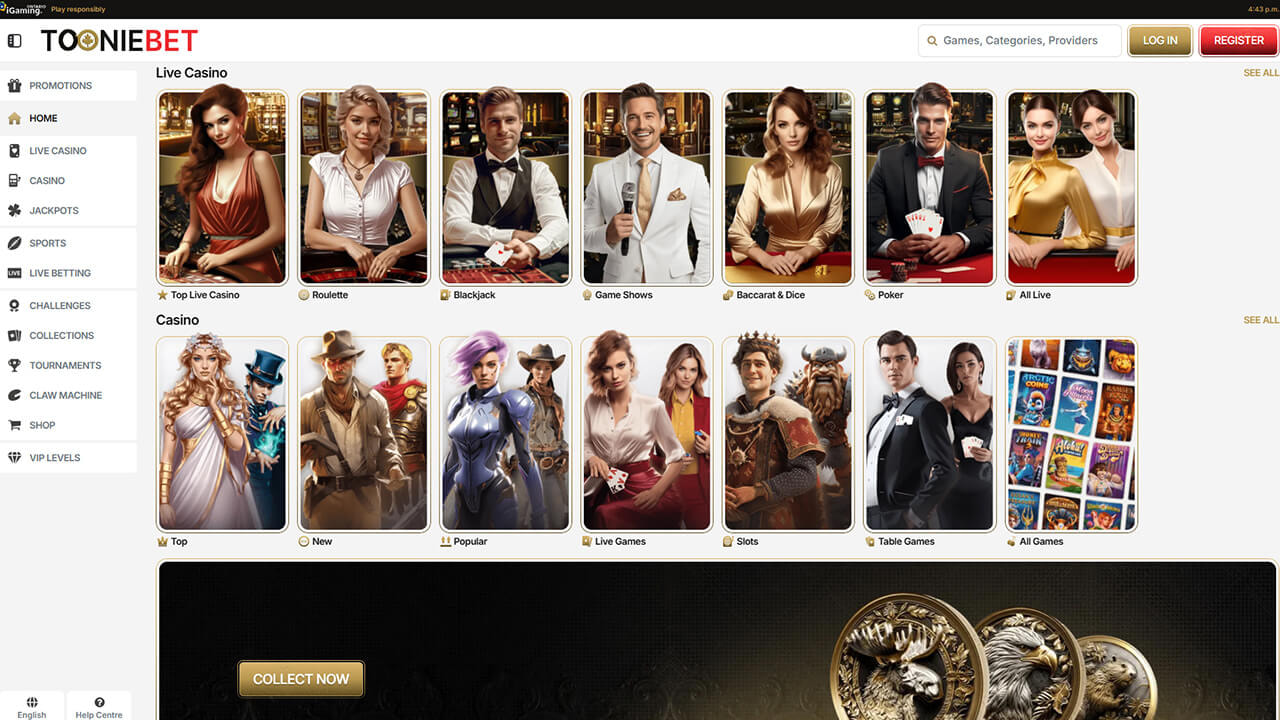View Collections using its sidebar icon
Screen dimensions: 1280x720
click(x=15, y=335)
